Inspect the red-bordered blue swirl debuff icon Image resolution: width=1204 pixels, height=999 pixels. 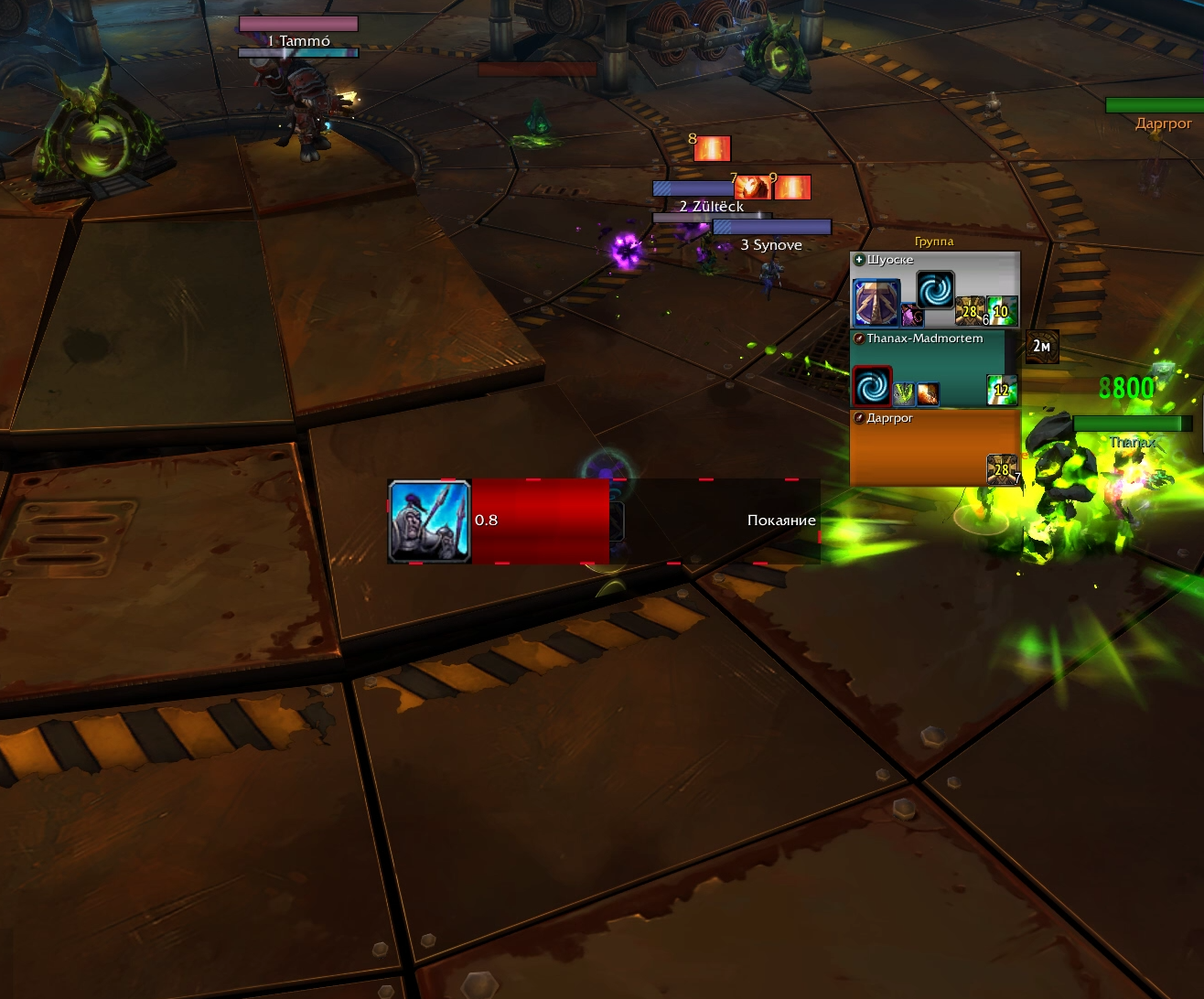click(872, 386)
